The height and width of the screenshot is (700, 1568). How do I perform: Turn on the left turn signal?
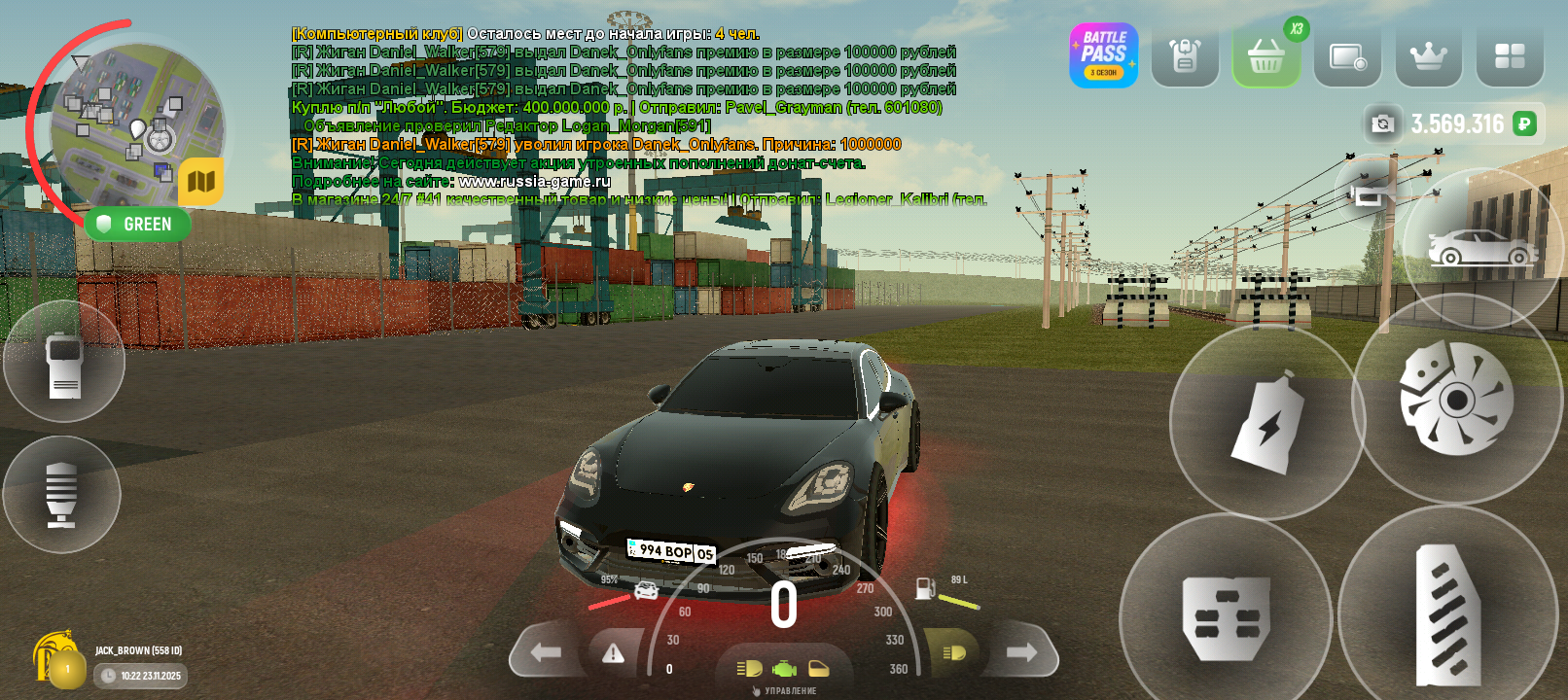click(546, 652)
